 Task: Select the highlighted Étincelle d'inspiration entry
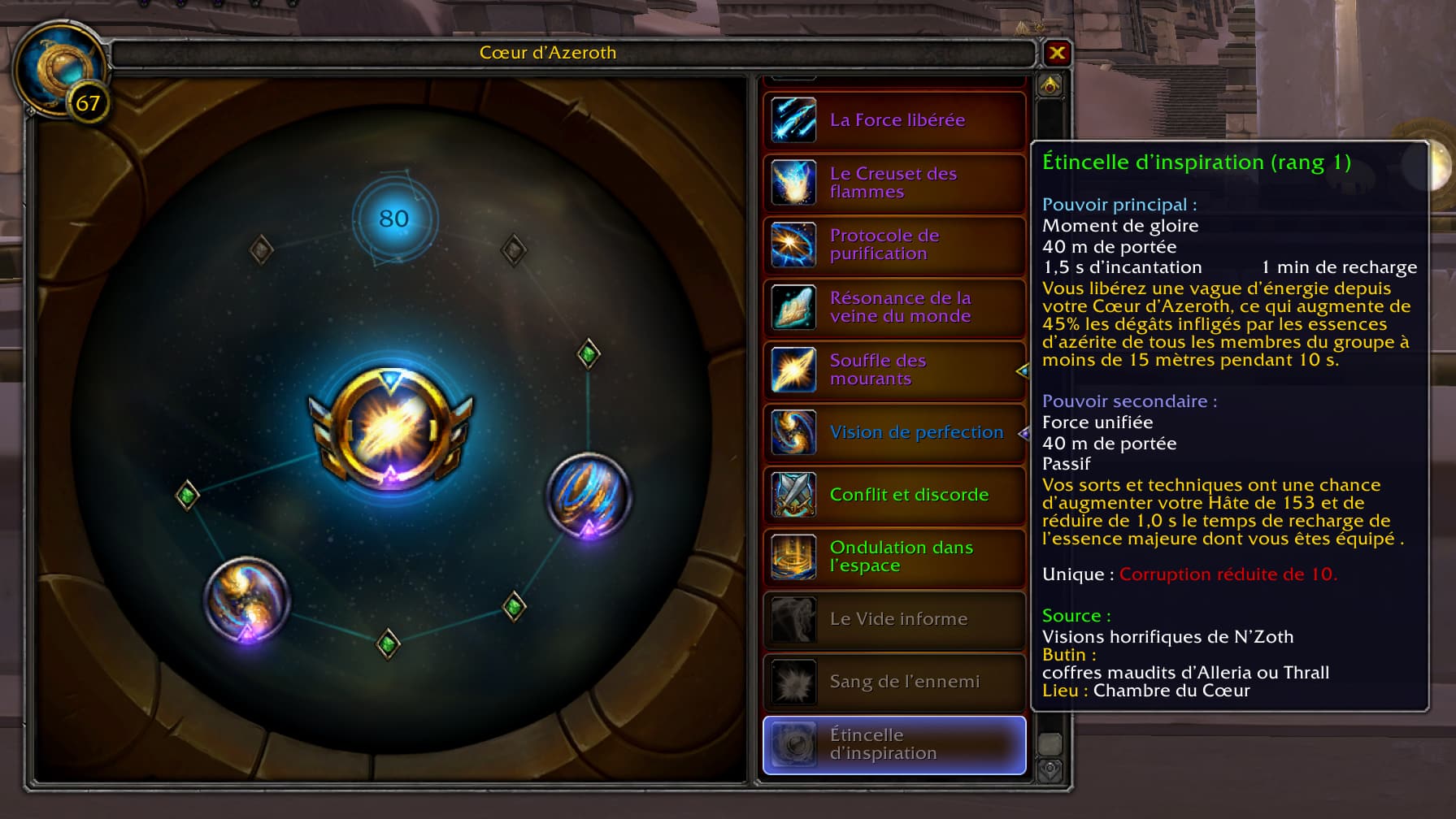tap(894, 744)
